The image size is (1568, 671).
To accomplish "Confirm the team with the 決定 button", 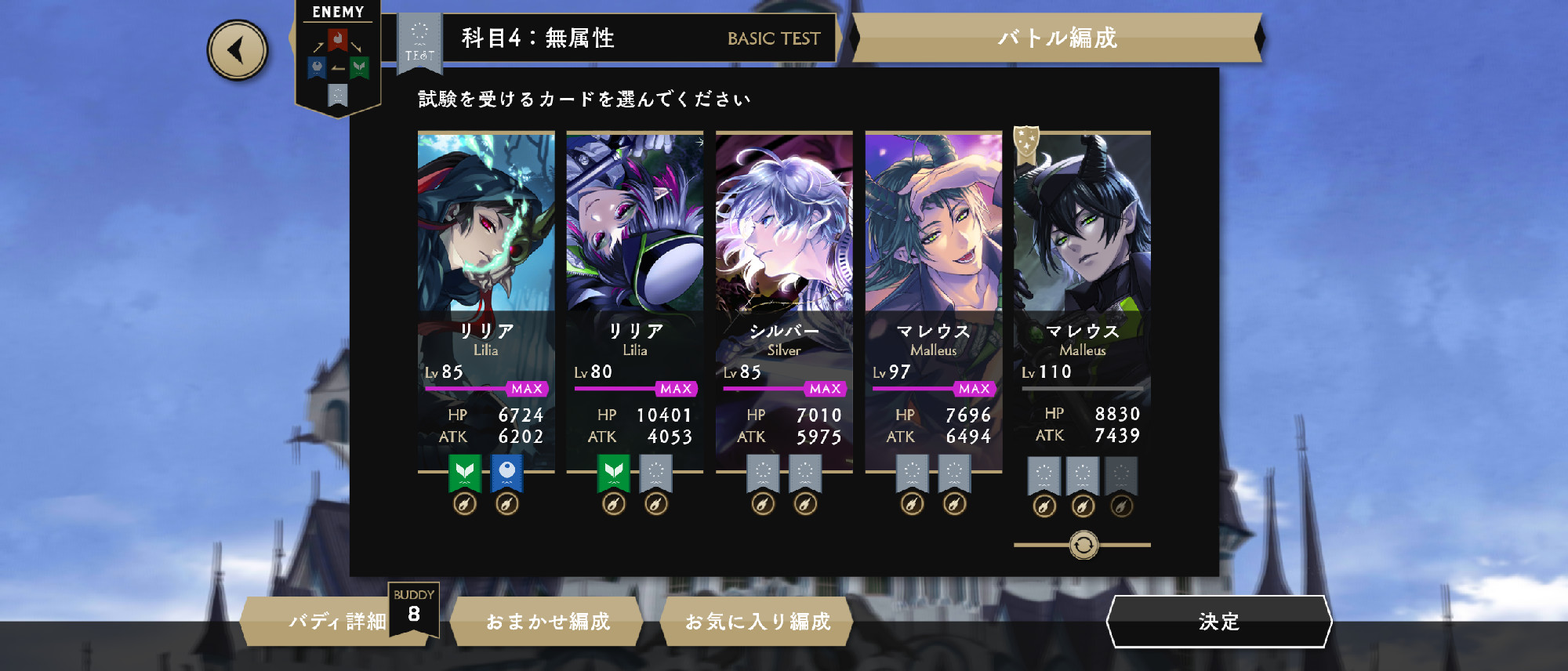I will pos(1218,622).
